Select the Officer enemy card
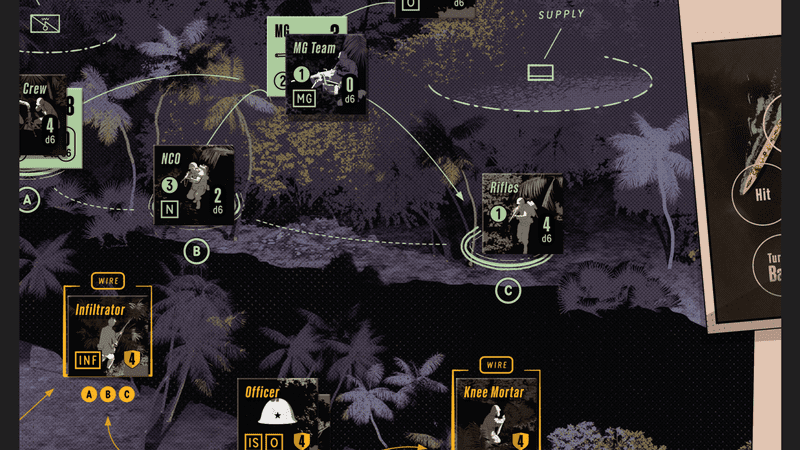The height and width of the screenshot is (450, 800). click(x=278, y=414)
